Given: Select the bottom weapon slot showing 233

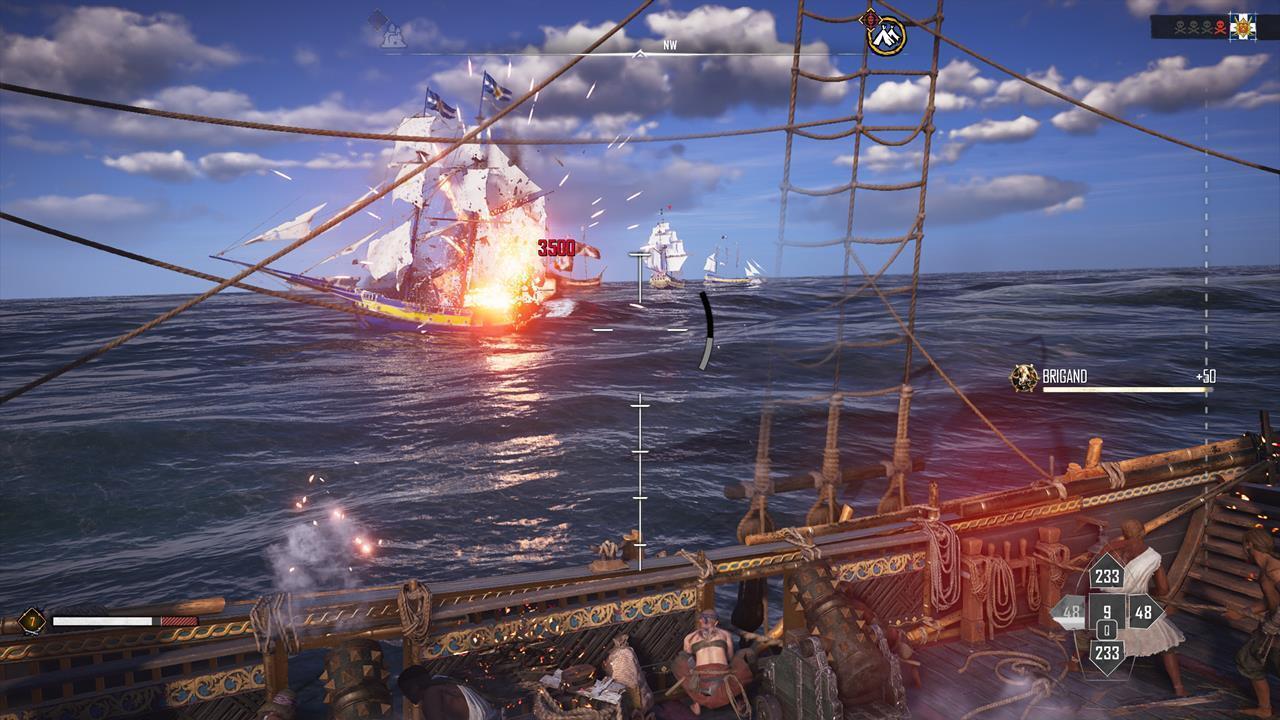Looking at the screenshot, I should (1107, 652).
